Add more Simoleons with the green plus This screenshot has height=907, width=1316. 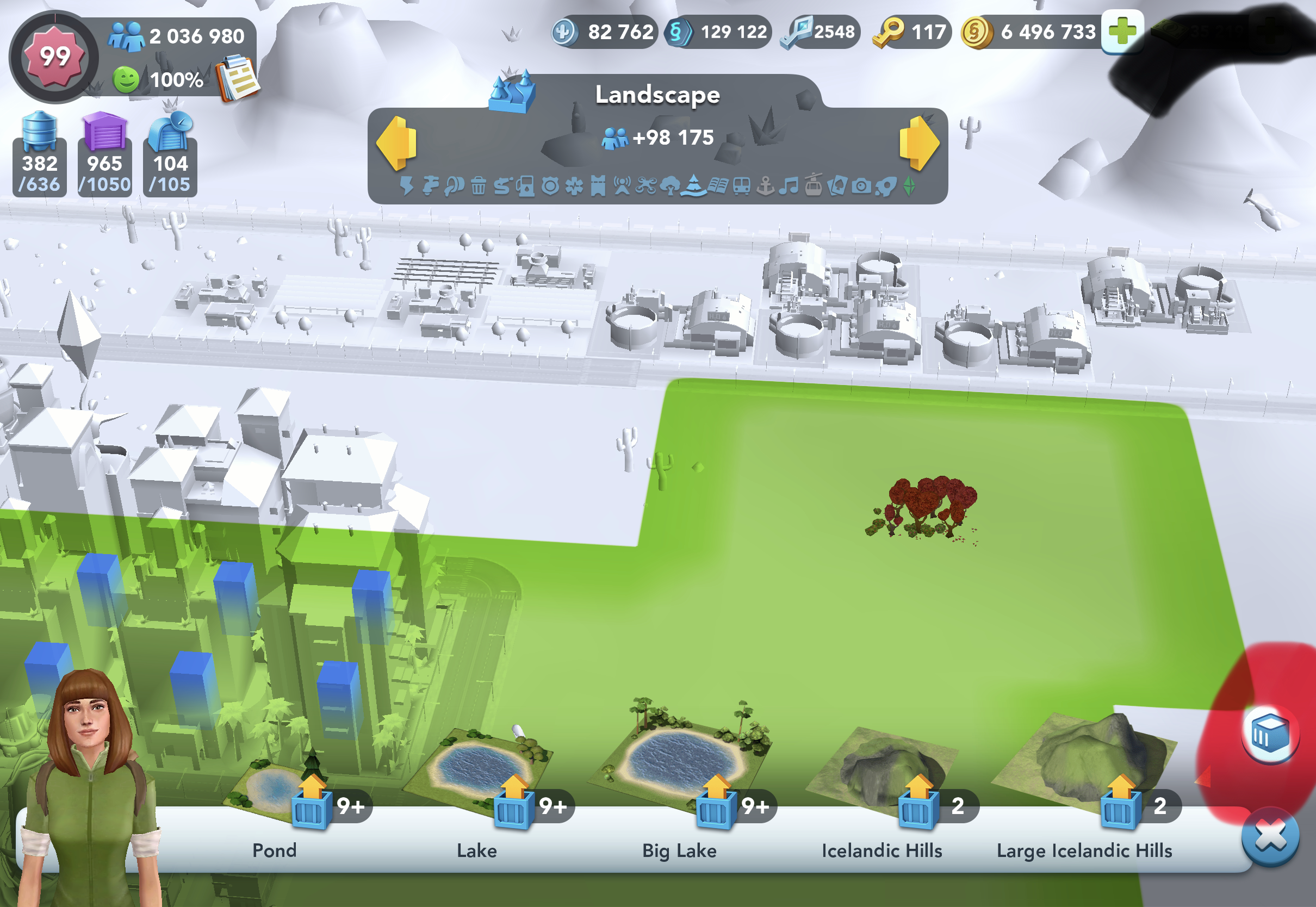pos(1122,32)
